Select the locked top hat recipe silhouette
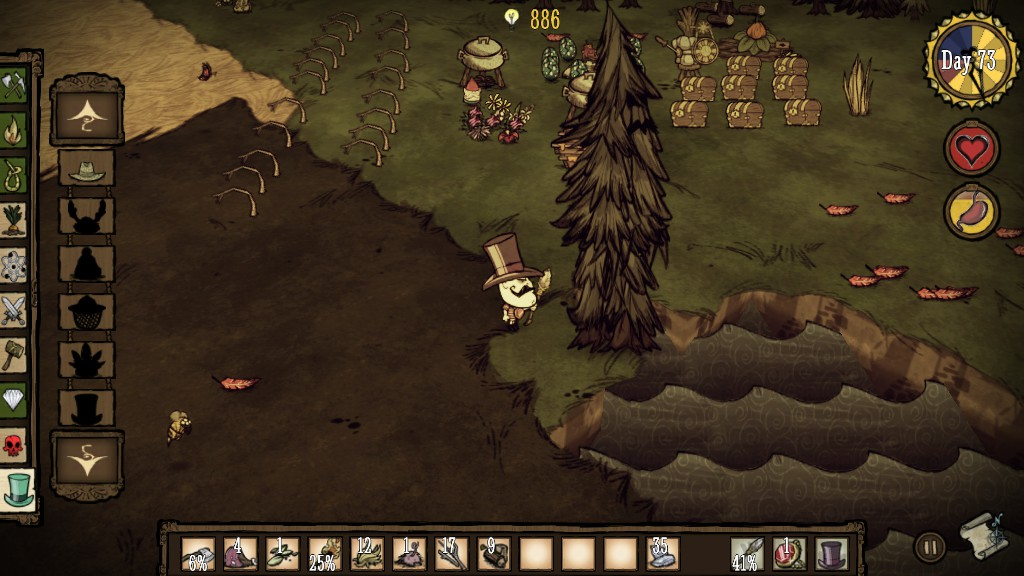1024x576 pixels. 87,407
